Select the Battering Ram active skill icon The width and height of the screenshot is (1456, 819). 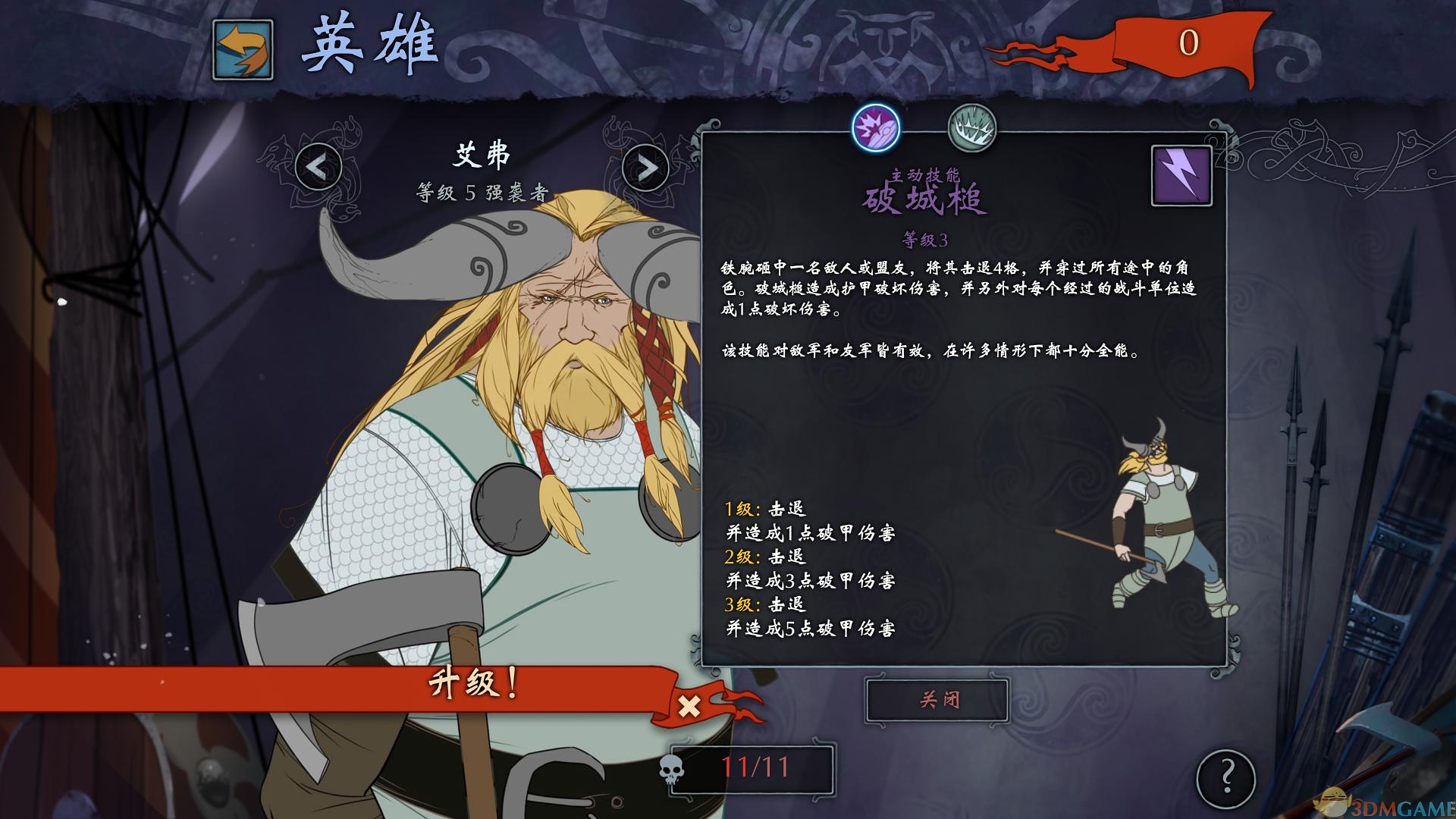pos(877,130)
